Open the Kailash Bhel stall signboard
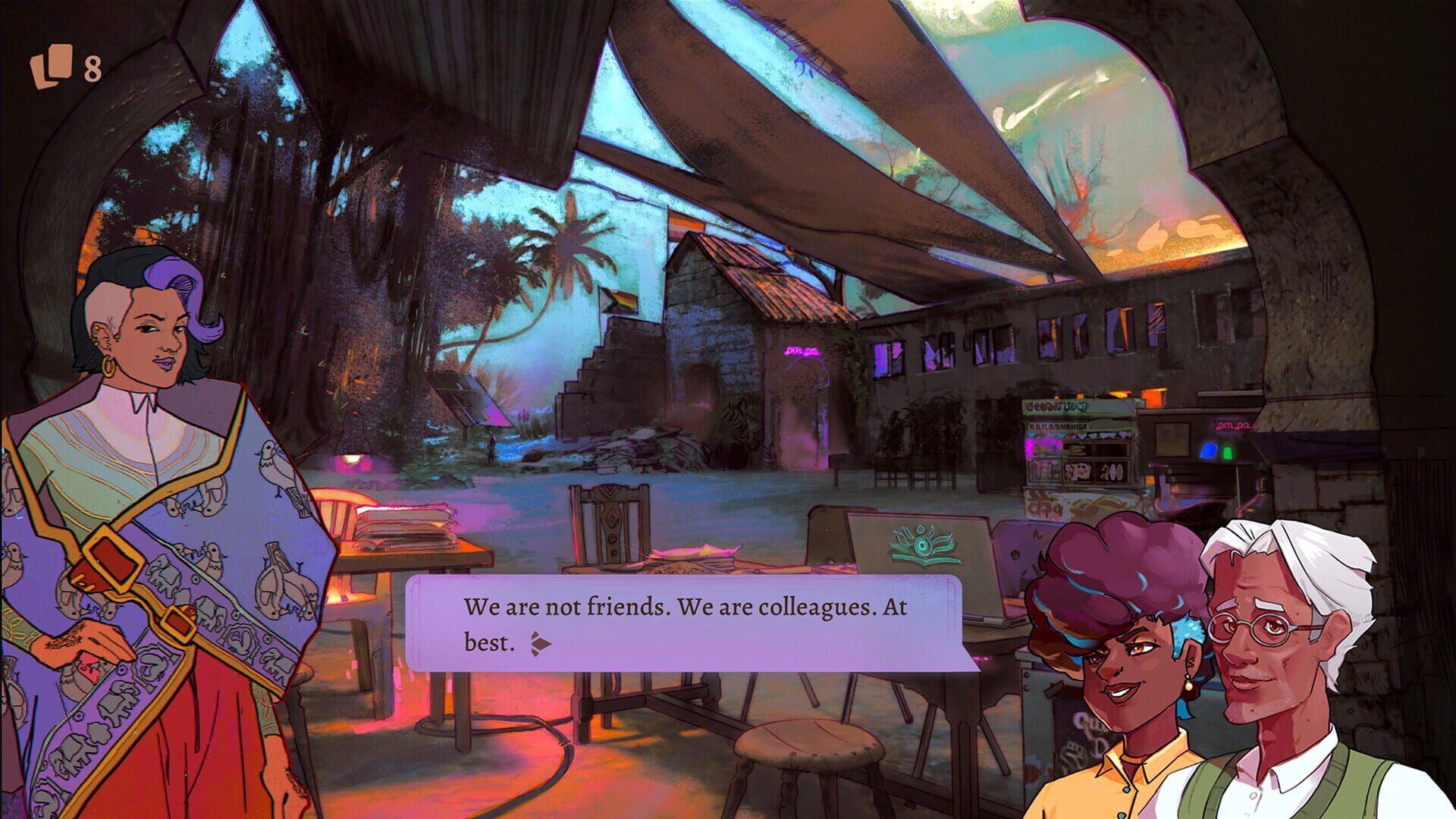The height and width of the screenshot is (819, 1456). [x=1058, y=426]
